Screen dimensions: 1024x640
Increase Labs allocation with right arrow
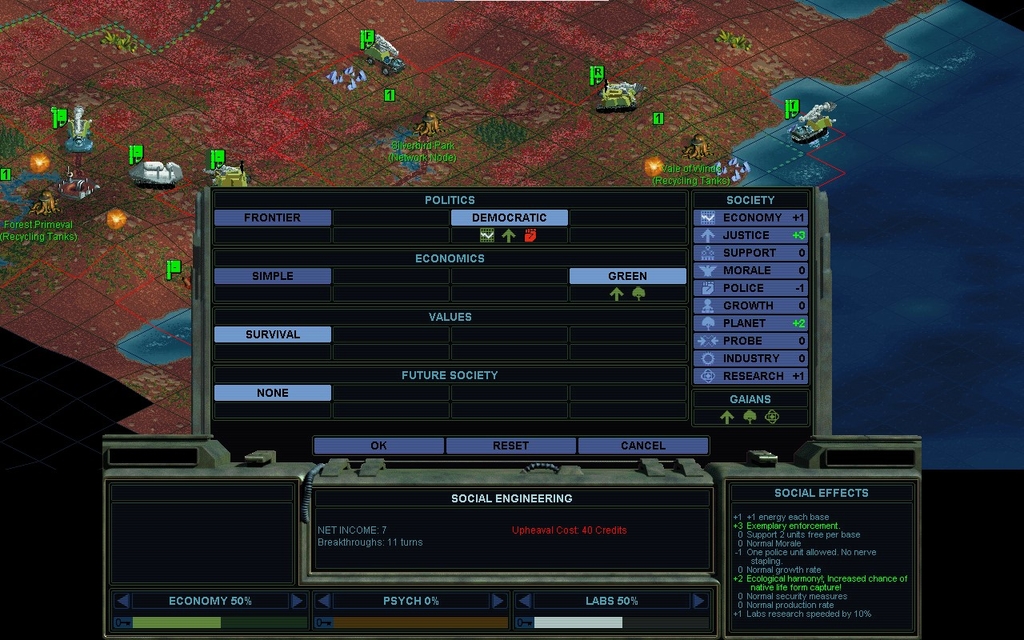[699, 601]
